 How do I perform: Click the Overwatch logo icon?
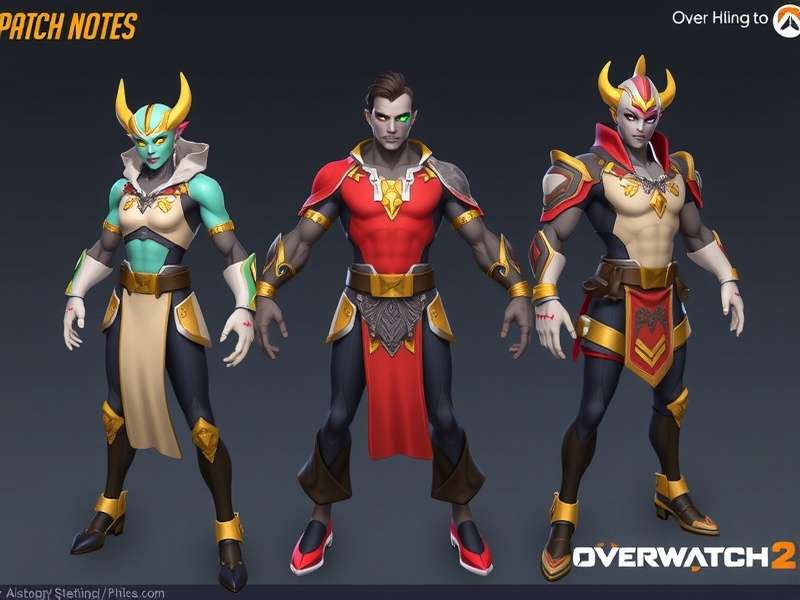pos(787,20)
